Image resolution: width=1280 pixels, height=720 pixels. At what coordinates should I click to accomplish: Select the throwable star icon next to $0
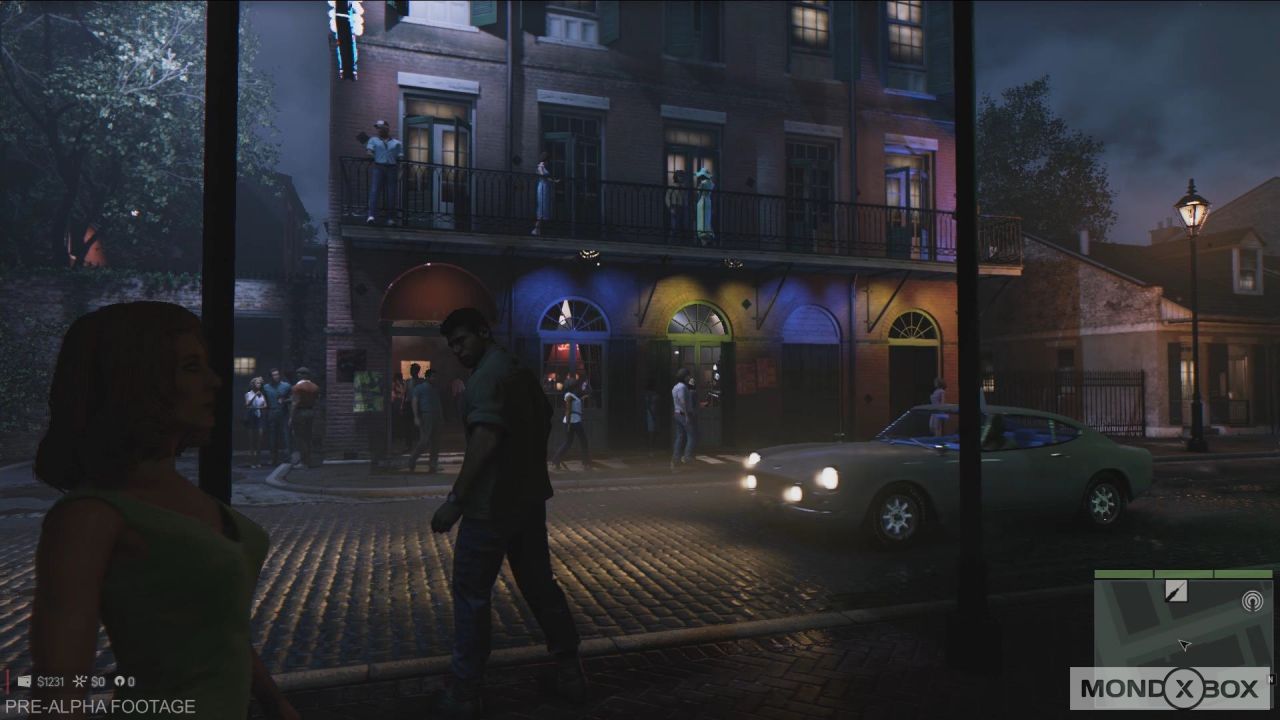(79, 681)
